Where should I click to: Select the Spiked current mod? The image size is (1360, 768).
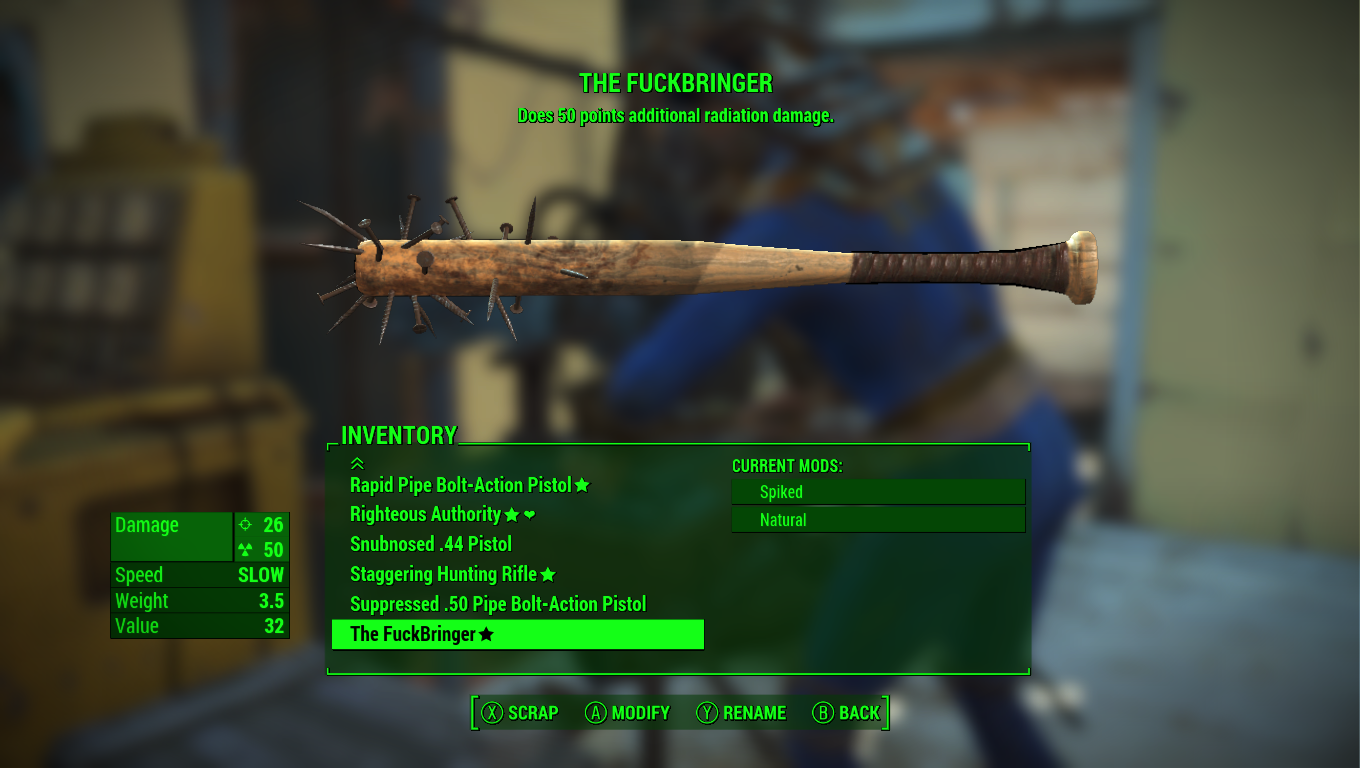(x=878, y=492)
